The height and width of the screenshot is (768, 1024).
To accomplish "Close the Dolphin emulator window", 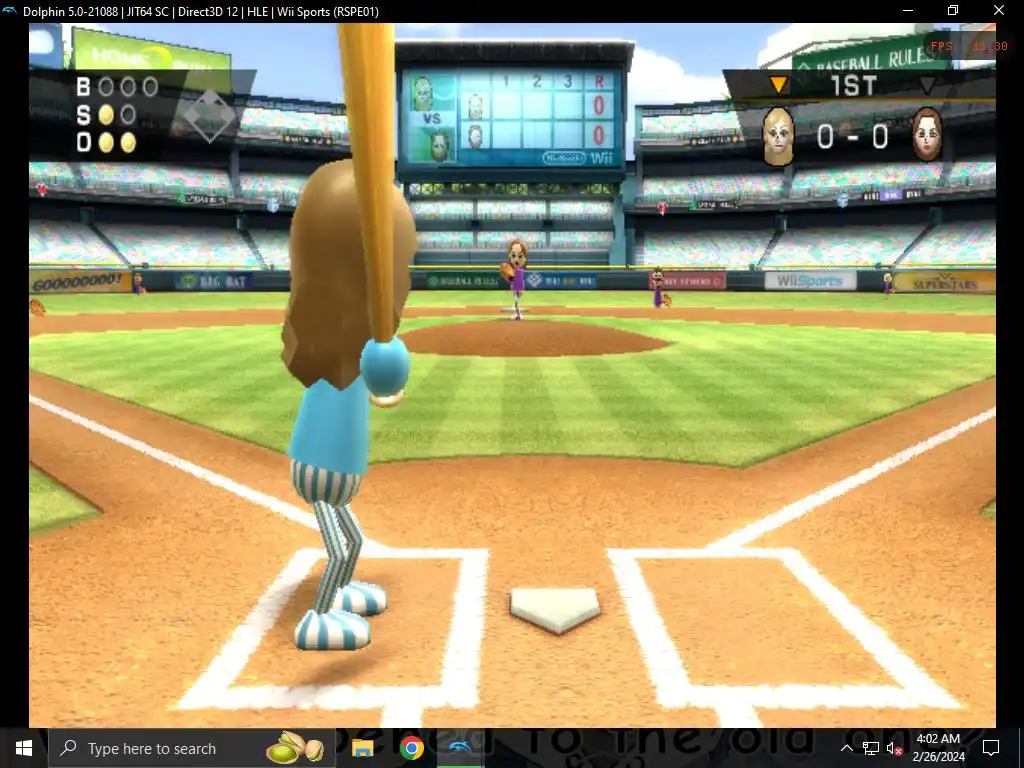I will tap(998, 11).
